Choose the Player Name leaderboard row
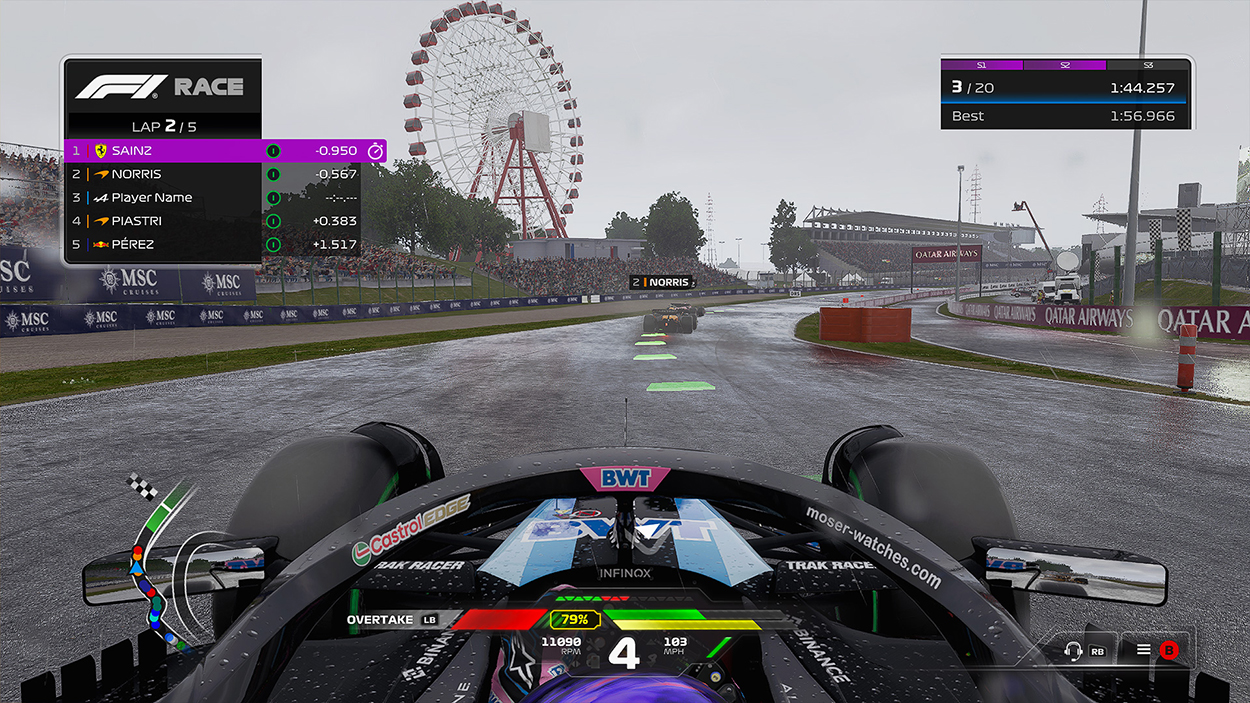 coord(210,198)
